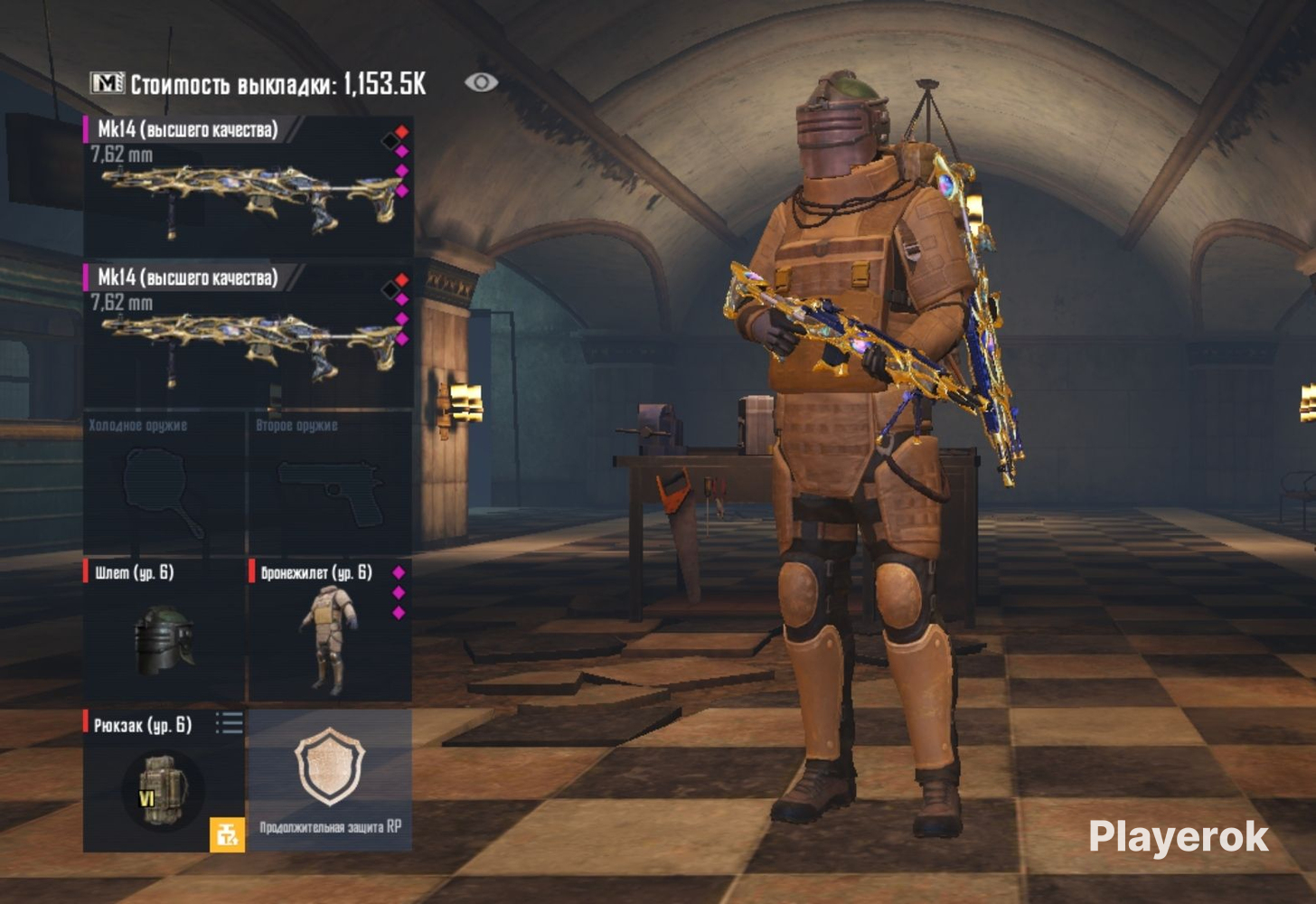Open the backpack contents list icon
1316x904 pixels.
(x=230, y=723)
